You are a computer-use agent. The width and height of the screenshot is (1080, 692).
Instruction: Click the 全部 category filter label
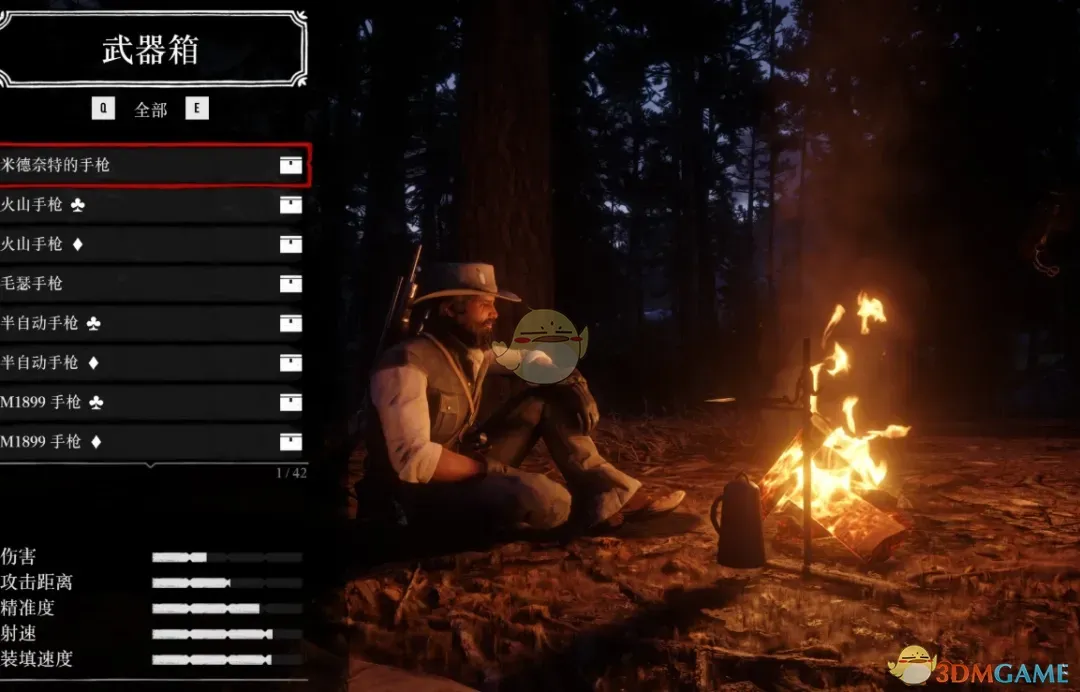[x=151, y=109]
